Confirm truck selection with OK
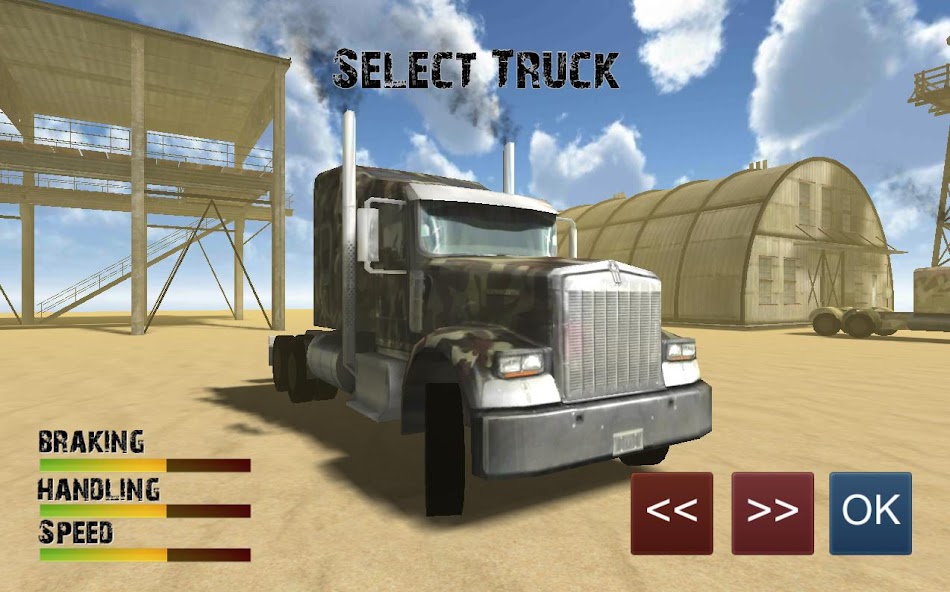Viewport: 950px width, 592px height. tap(870, 513)
